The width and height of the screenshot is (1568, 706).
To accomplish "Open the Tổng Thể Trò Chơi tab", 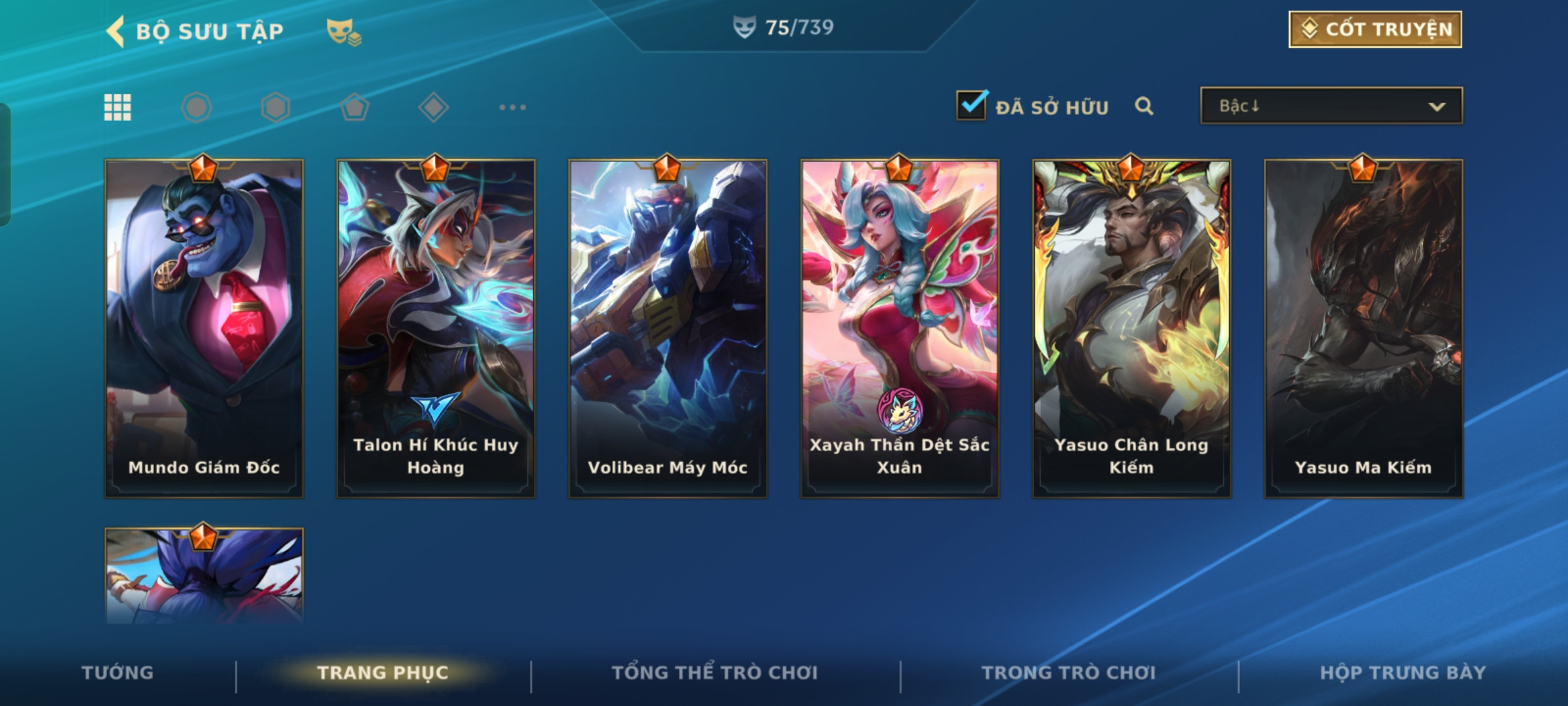I will point(715,673).
